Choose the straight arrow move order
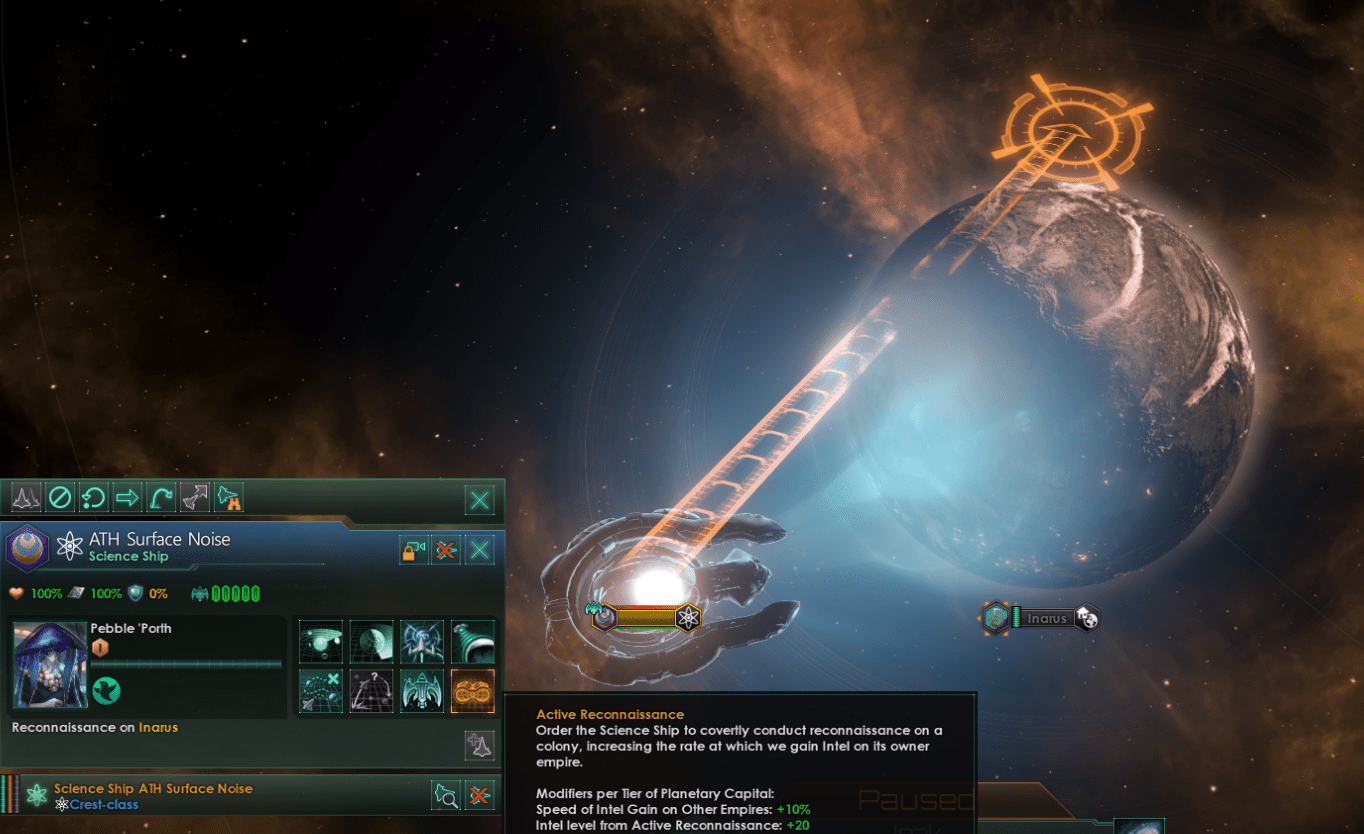Image resolution: width=1364 pixels, height=834 pixels. tap(127, 497)
